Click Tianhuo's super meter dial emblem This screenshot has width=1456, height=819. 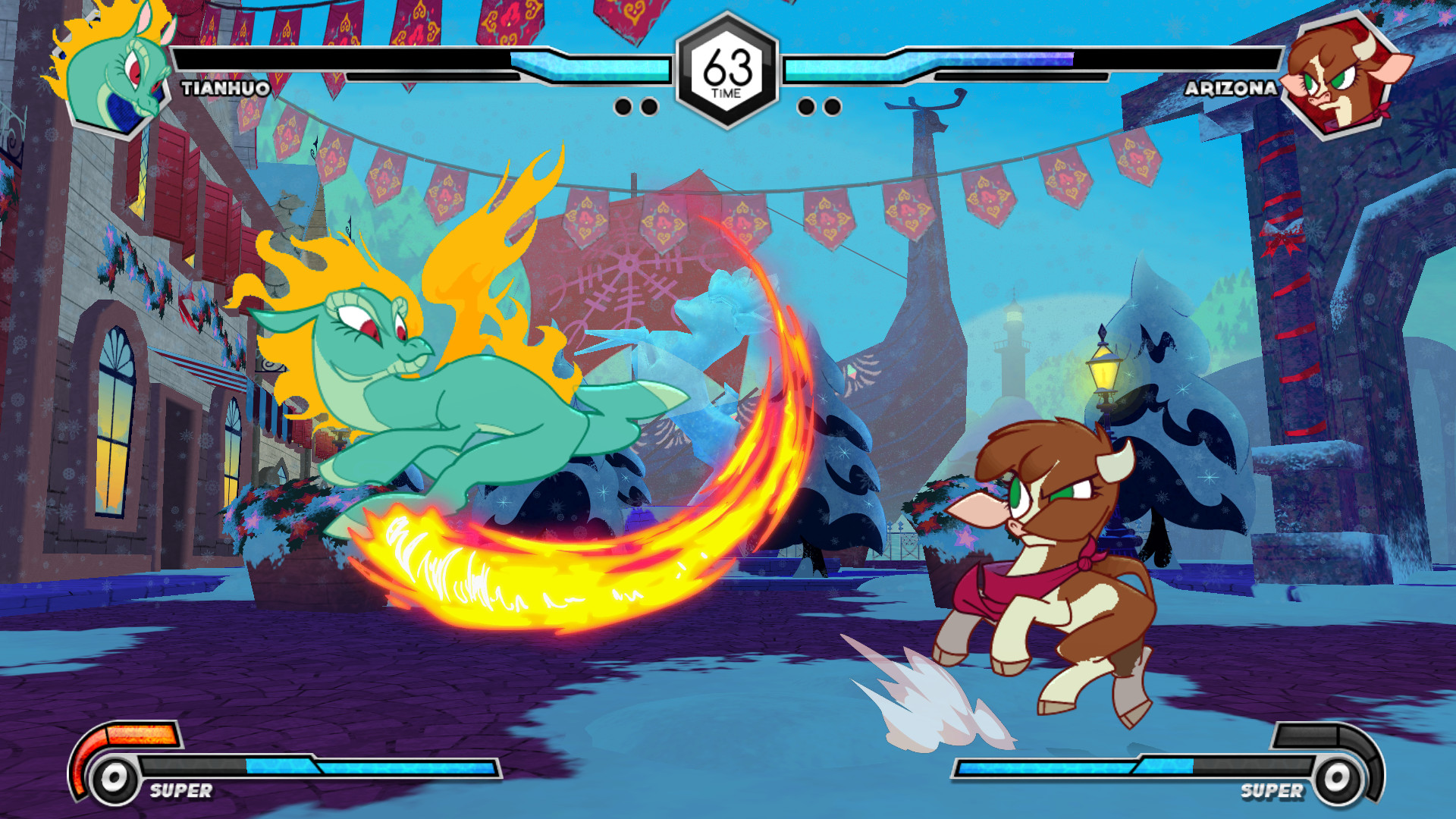114,778
